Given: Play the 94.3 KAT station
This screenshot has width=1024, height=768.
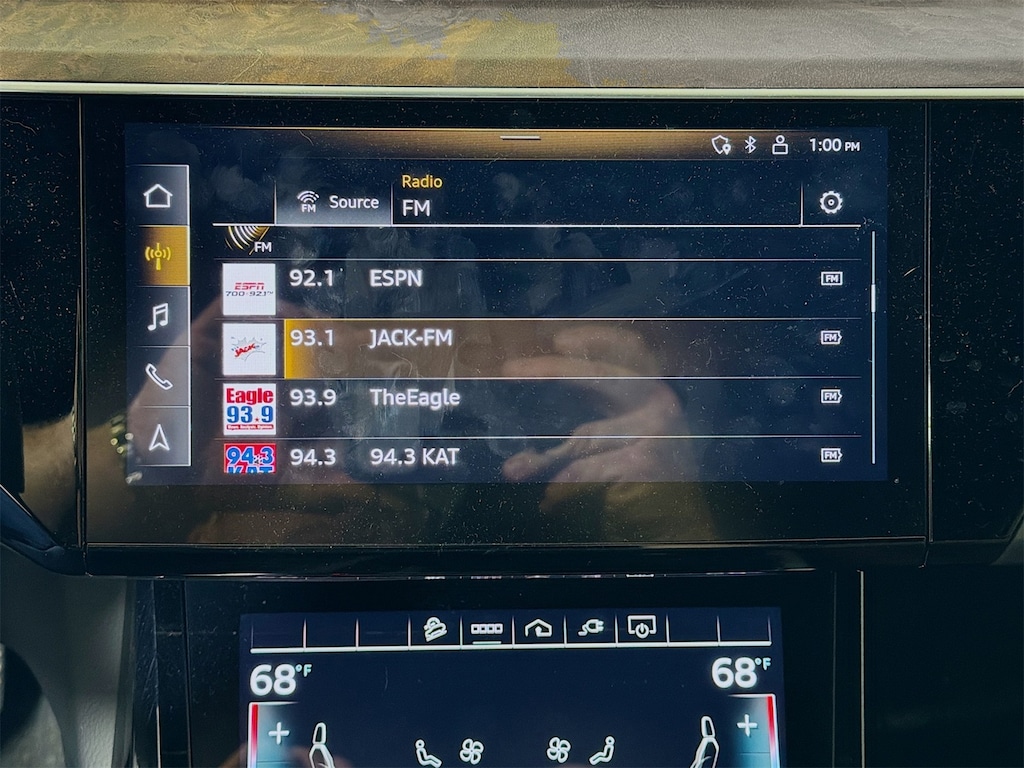Looking at the screenshot, I should tap(540, 456).
